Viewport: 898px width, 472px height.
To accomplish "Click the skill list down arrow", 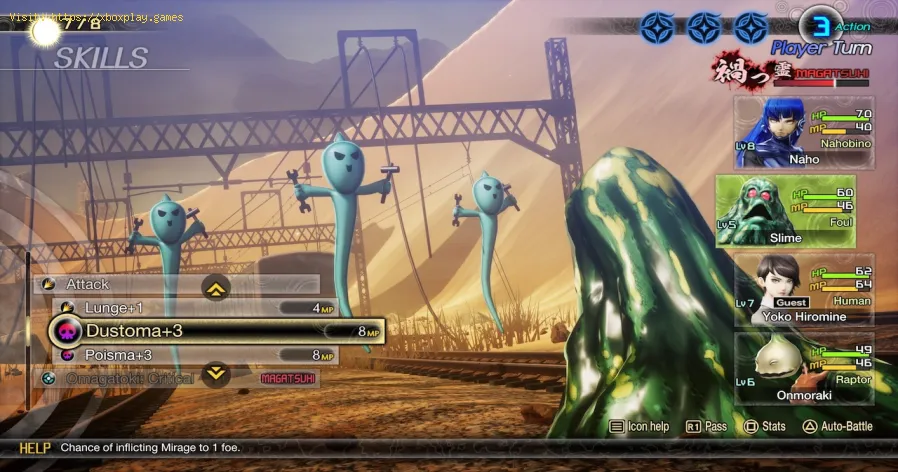I will [217, 375].
